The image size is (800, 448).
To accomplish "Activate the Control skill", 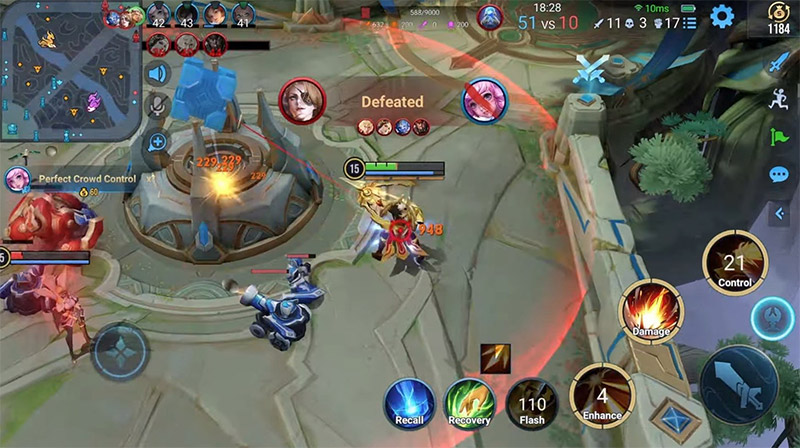I will pyautogui.click(x=734, y=264).
